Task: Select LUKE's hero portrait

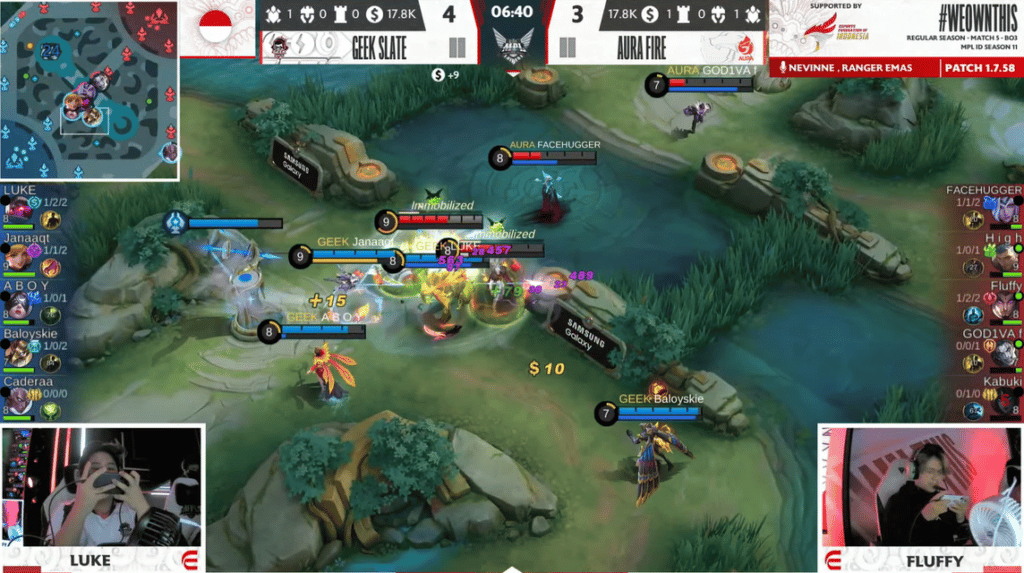Action: coord(18,209)
